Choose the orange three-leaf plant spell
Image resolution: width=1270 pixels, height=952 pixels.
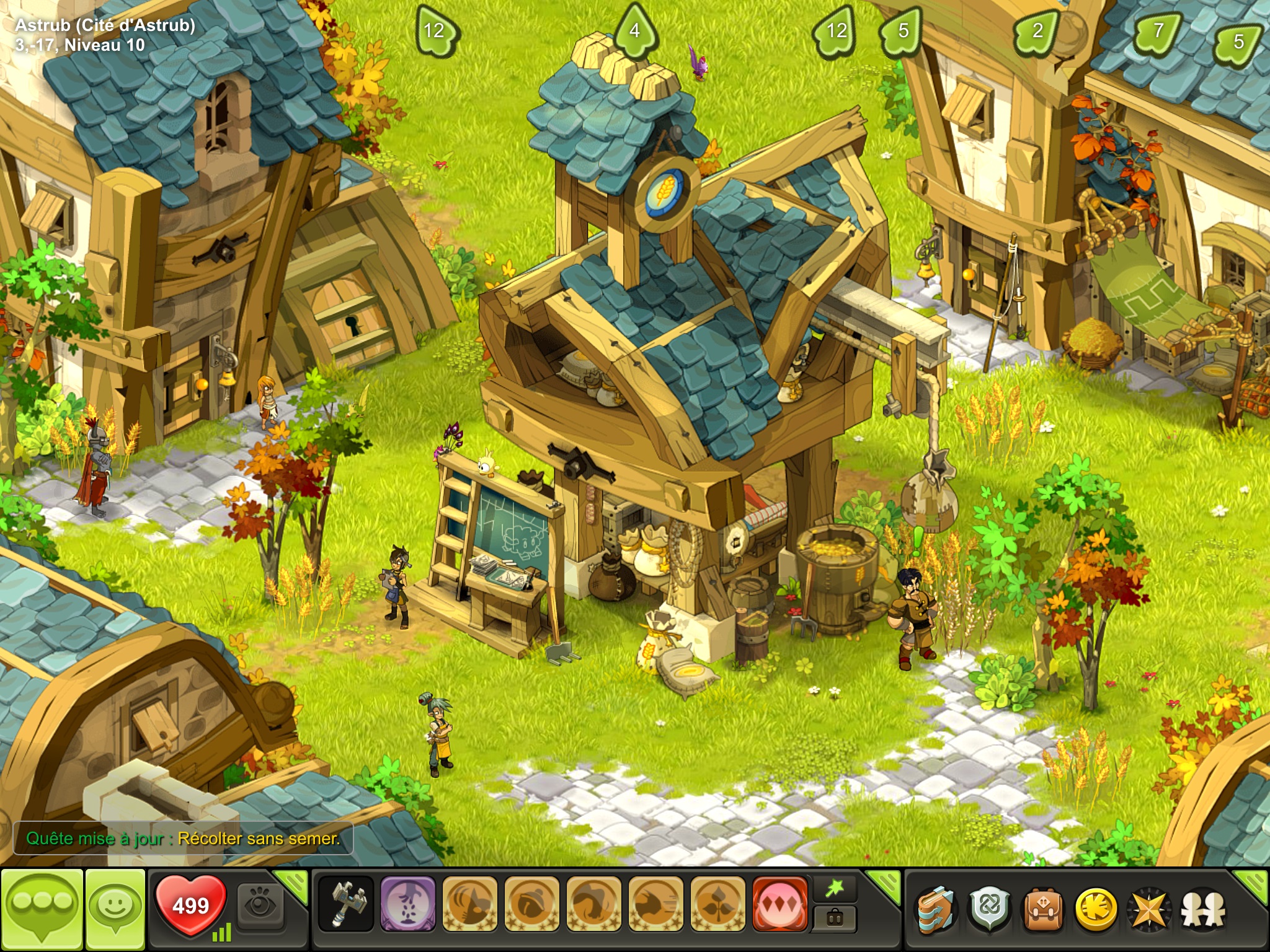coord(717,905)
